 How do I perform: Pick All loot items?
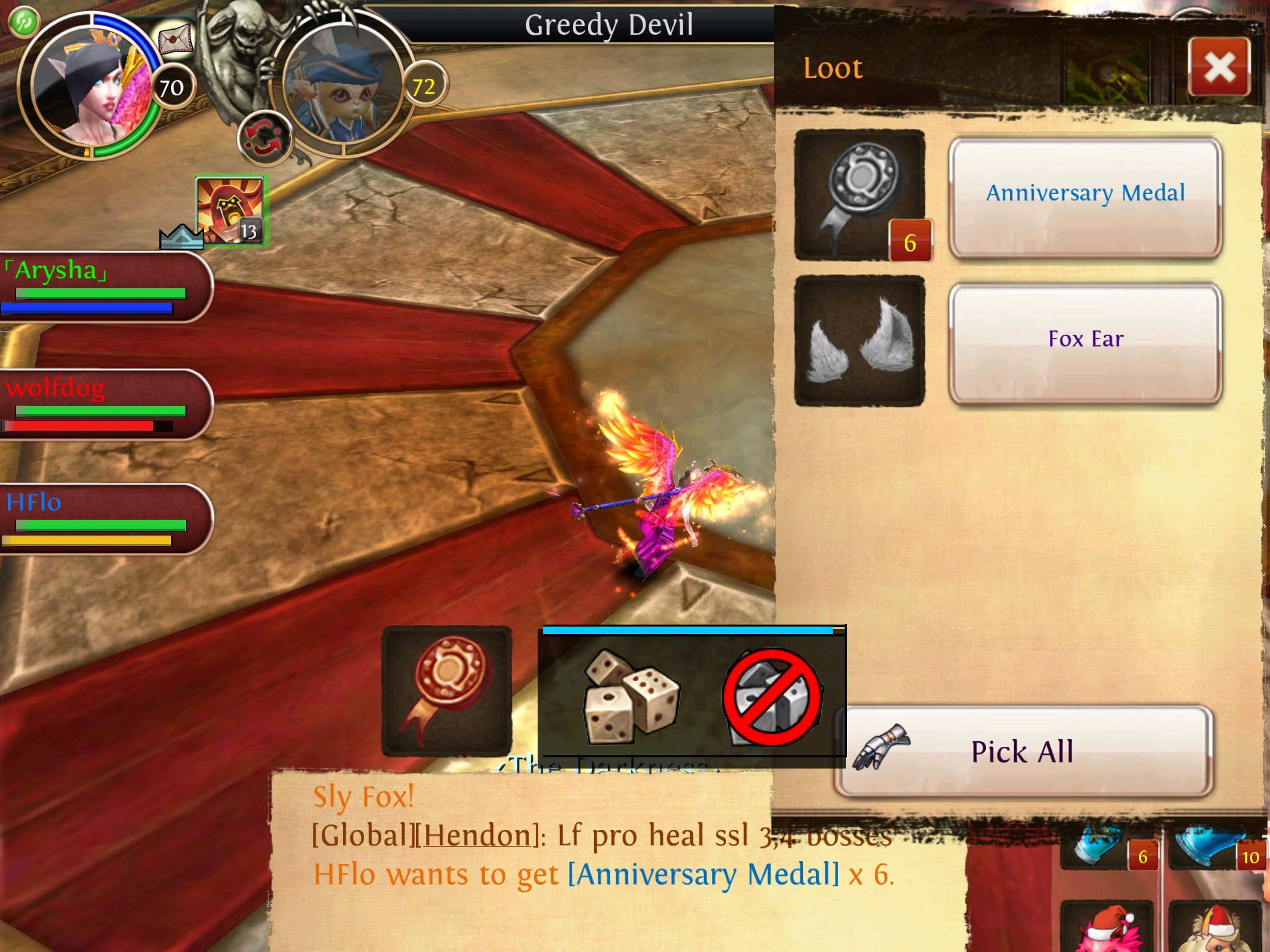1023,751
